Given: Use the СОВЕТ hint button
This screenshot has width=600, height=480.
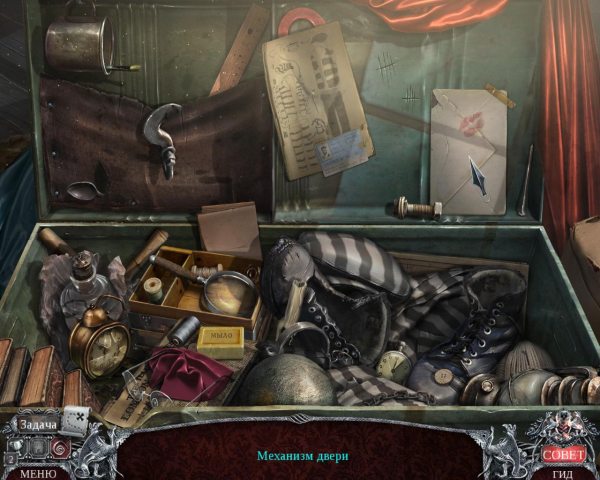Looking at the screenshot, I should tap(563, 453).
